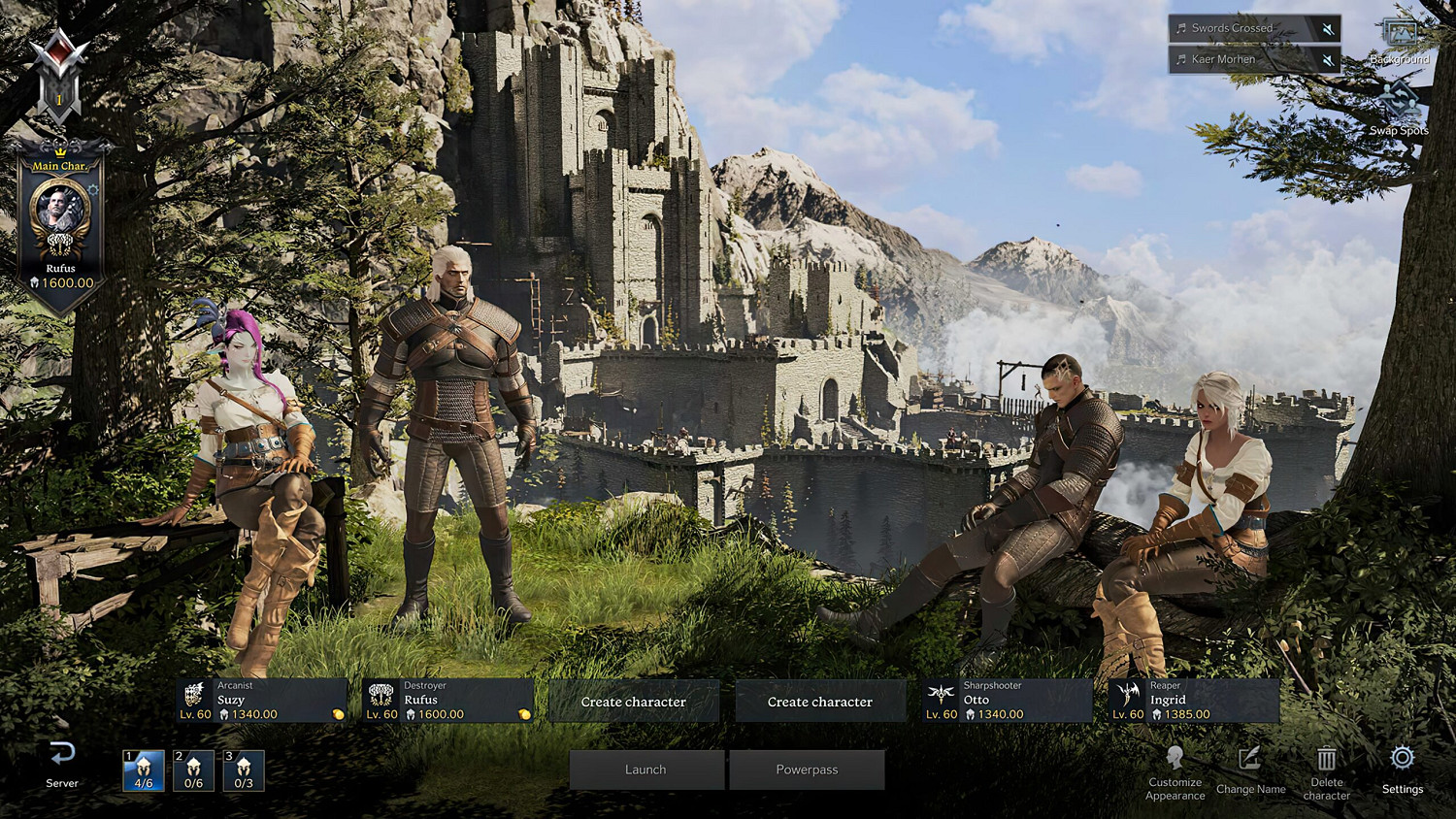Viewport: 1456px width, 819px height.
Task: Click the Change Name option
Action: click(1250, 771)
